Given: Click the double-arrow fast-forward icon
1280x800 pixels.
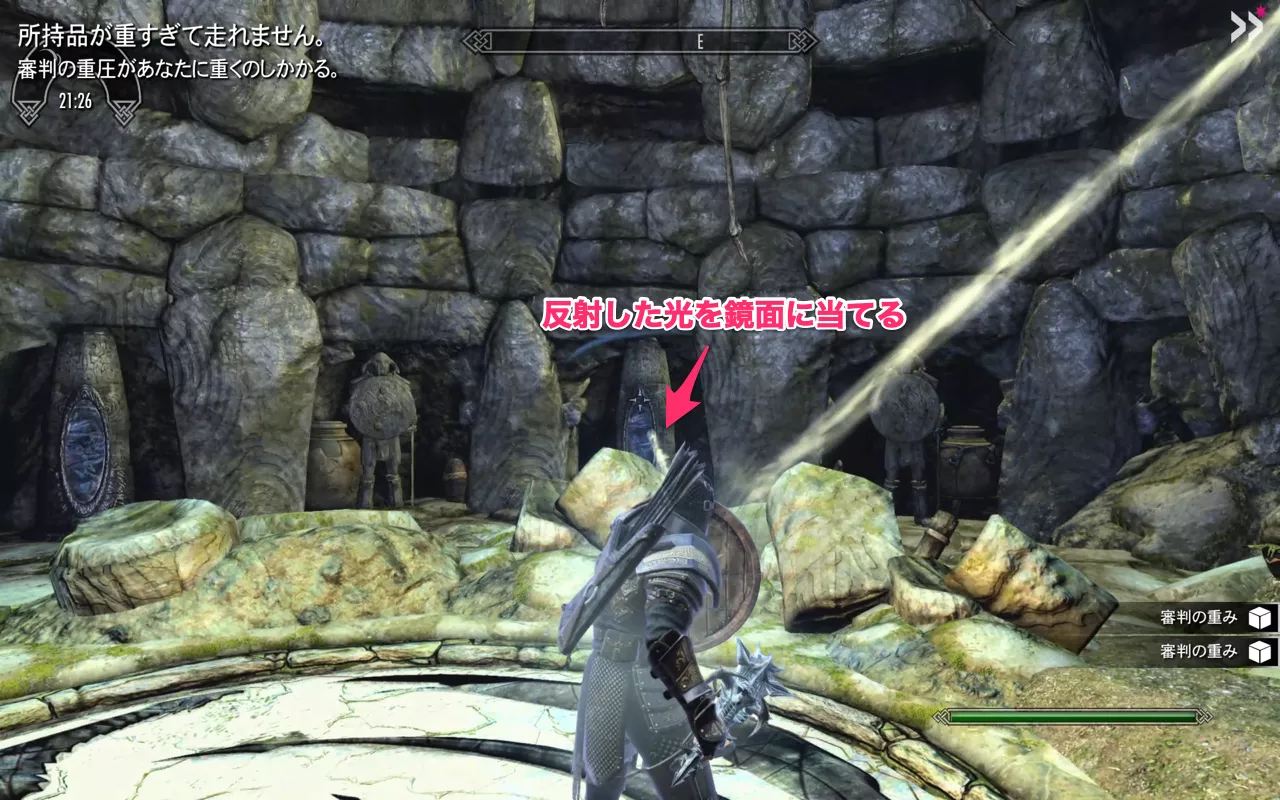Looking at the screenshot, I should click(x=1245, y=25).
